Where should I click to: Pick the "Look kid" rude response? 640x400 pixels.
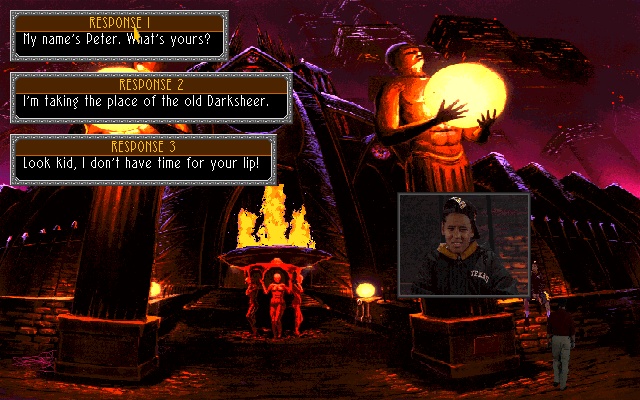tap(140, 163)
